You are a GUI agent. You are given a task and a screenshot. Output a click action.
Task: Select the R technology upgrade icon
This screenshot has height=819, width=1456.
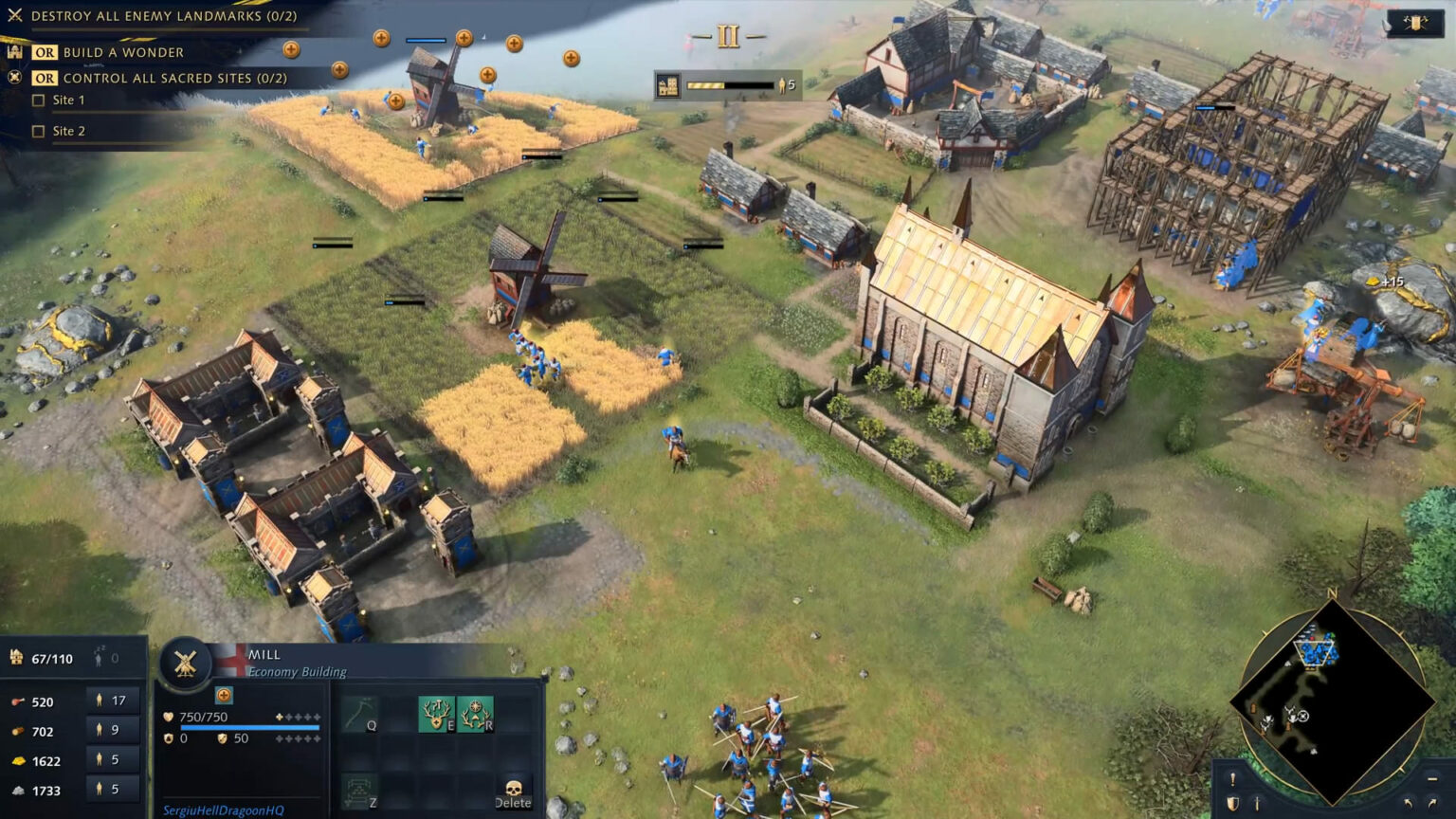[x=474, y=714]
